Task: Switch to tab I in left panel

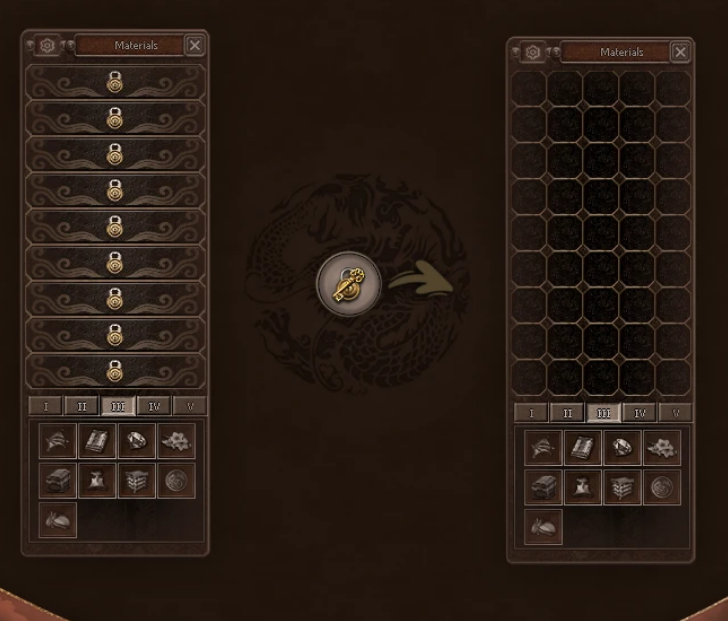Action: pos(45,406)
